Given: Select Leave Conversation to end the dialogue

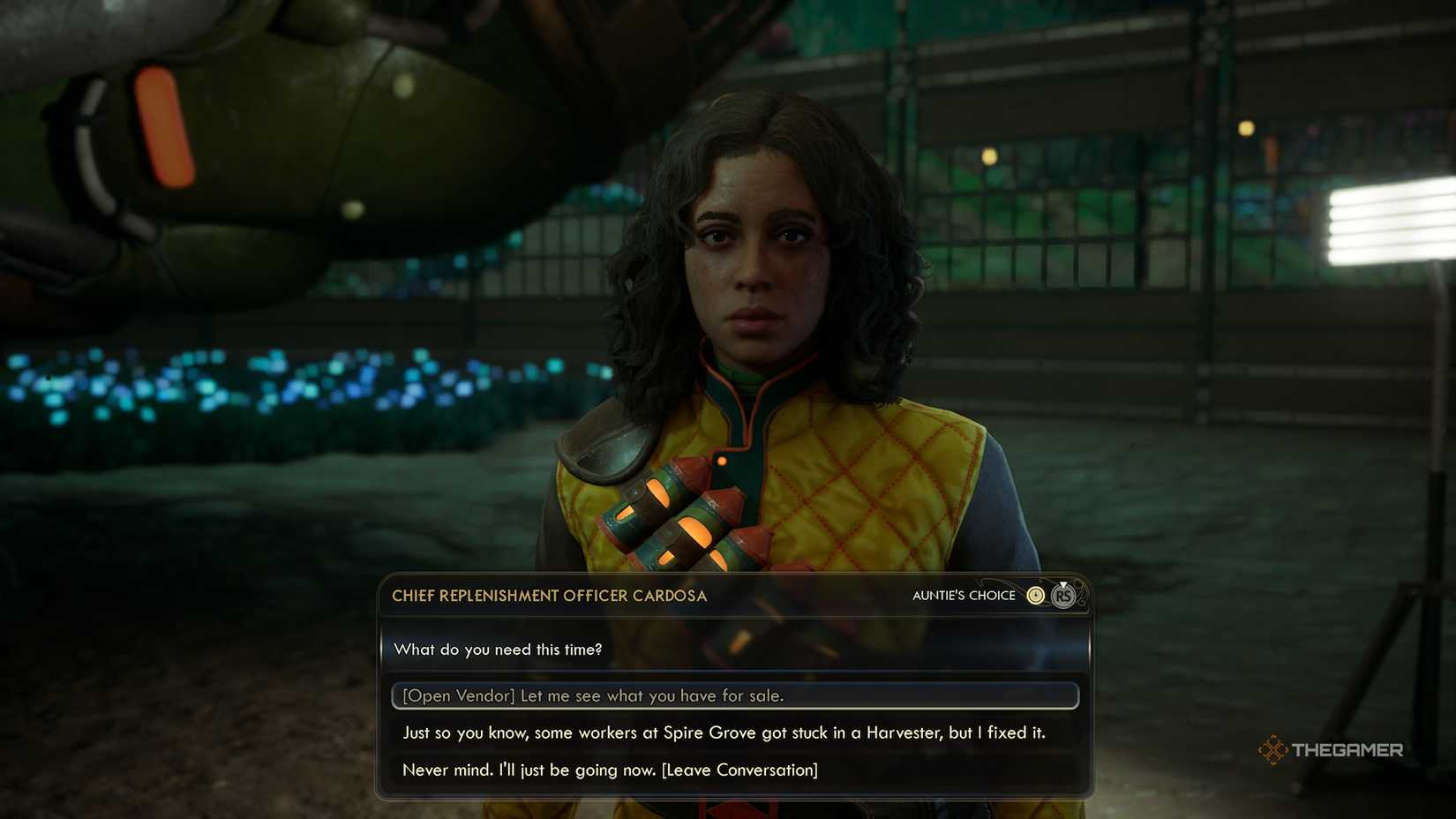Looking at the screenshot, I should pos(609,770).
